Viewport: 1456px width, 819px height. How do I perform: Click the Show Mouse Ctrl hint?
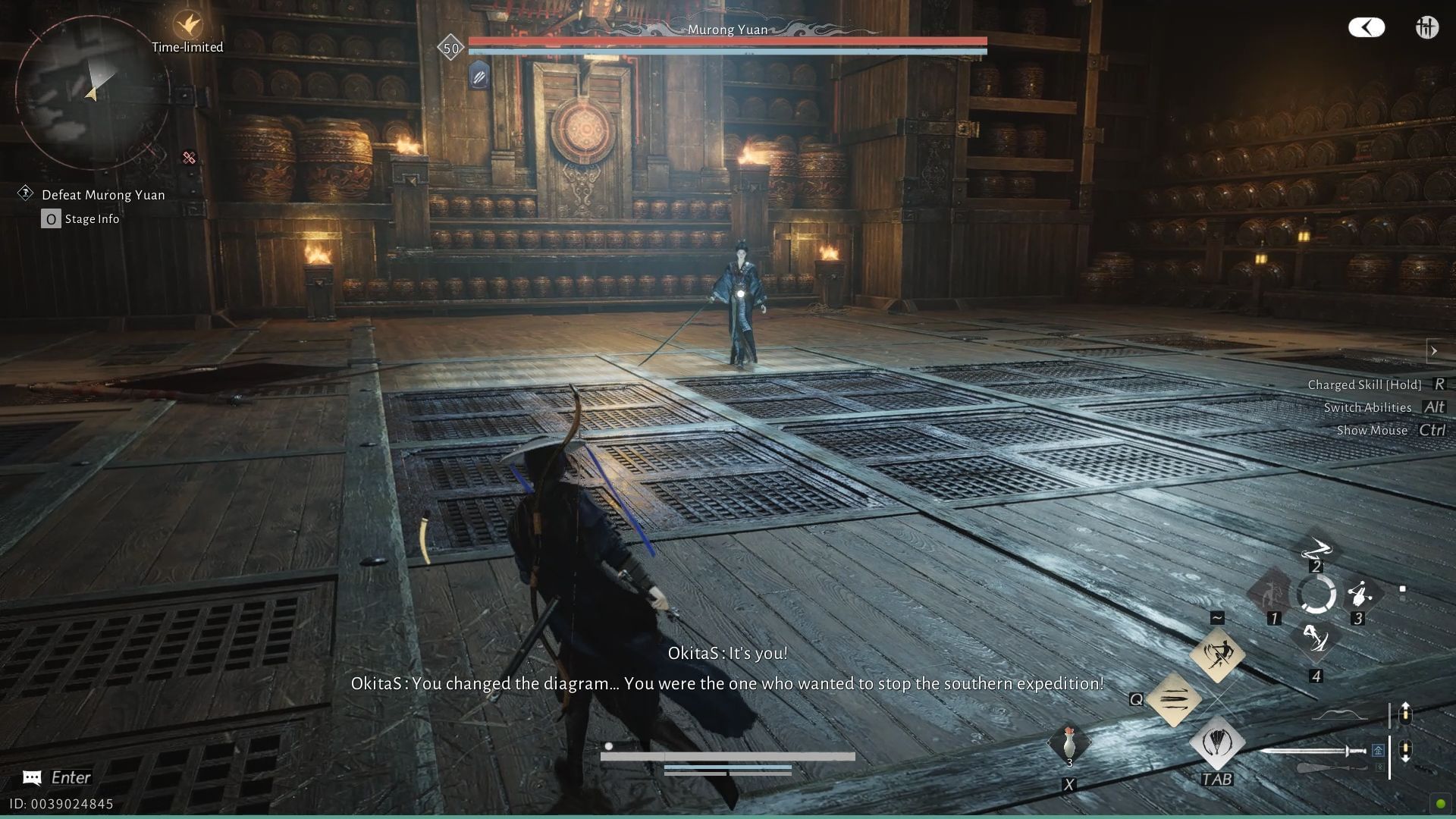(x=1388, y=430)
